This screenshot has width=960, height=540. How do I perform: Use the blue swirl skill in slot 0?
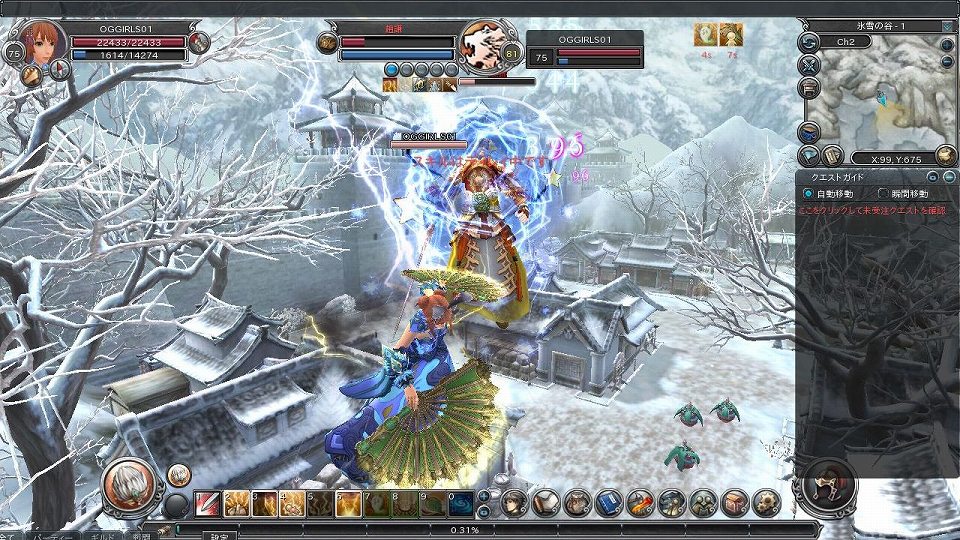461,503
